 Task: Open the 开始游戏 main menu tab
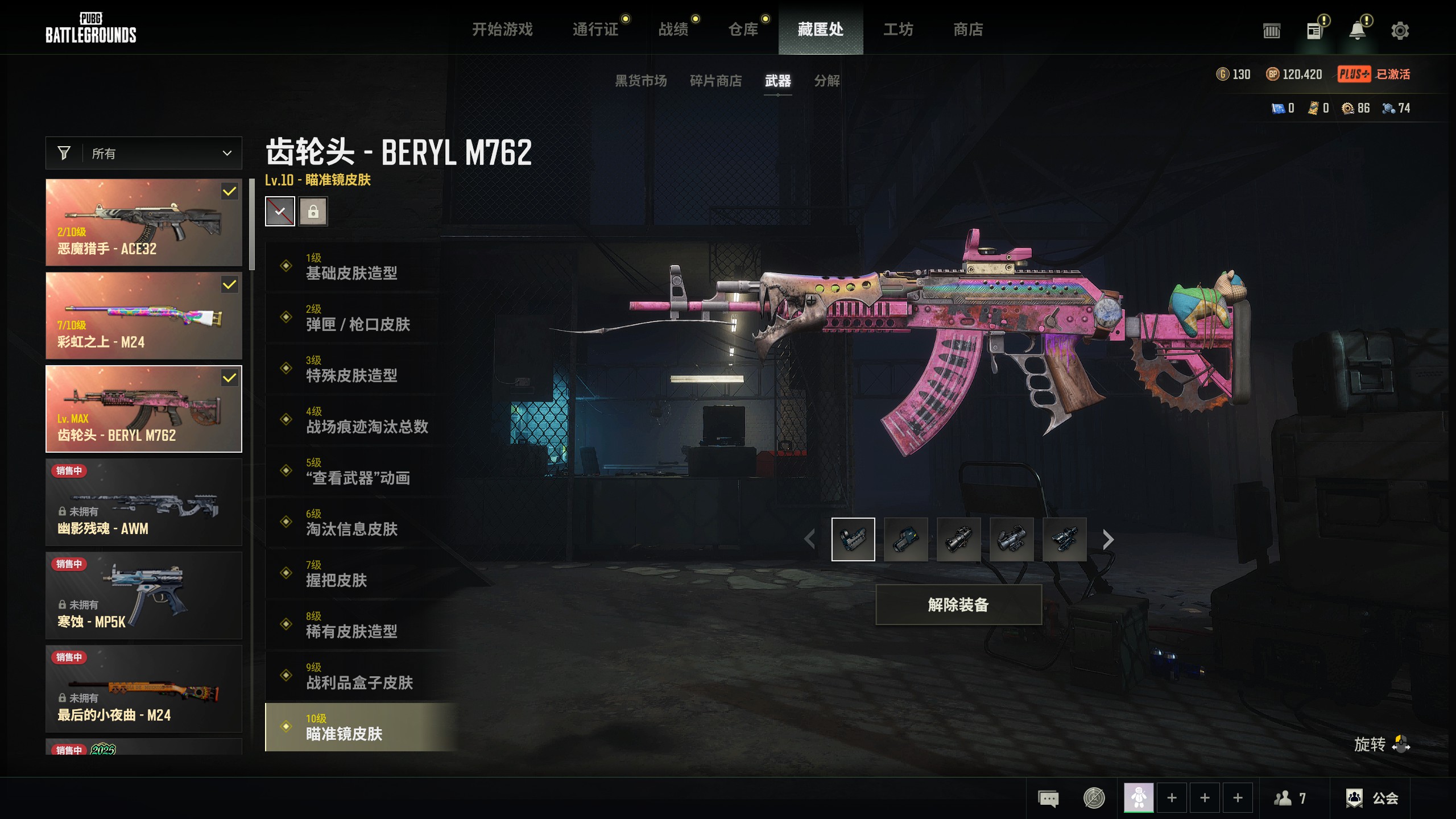(502, 30)
